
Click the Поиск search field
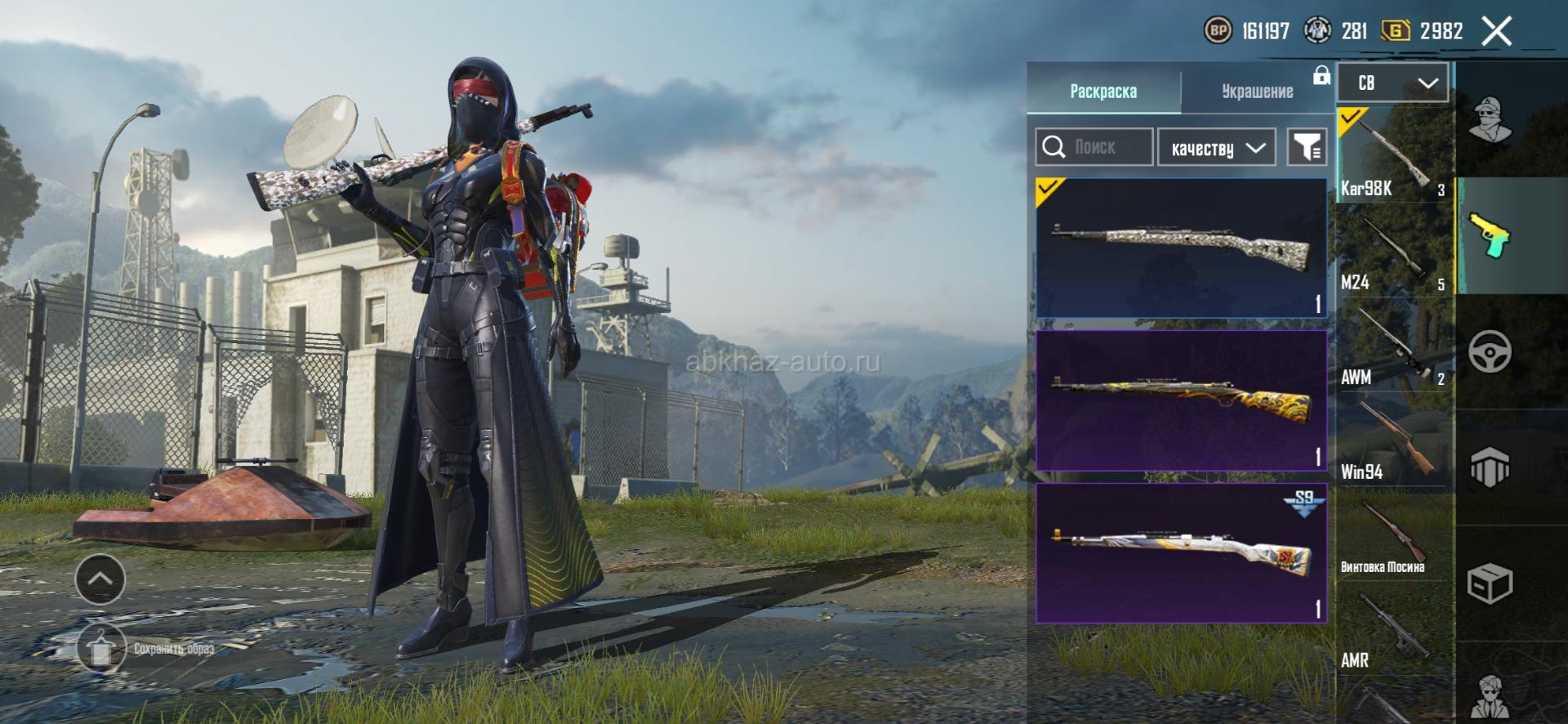tap(1094, 147)
